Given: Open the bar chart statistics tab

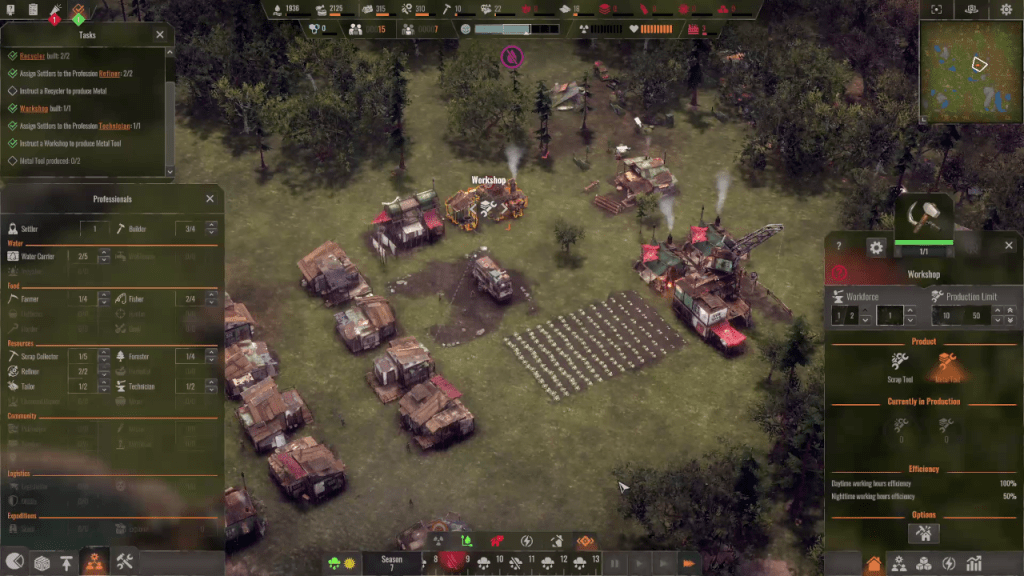Looking at the screenshot, I should click(974, 563).
